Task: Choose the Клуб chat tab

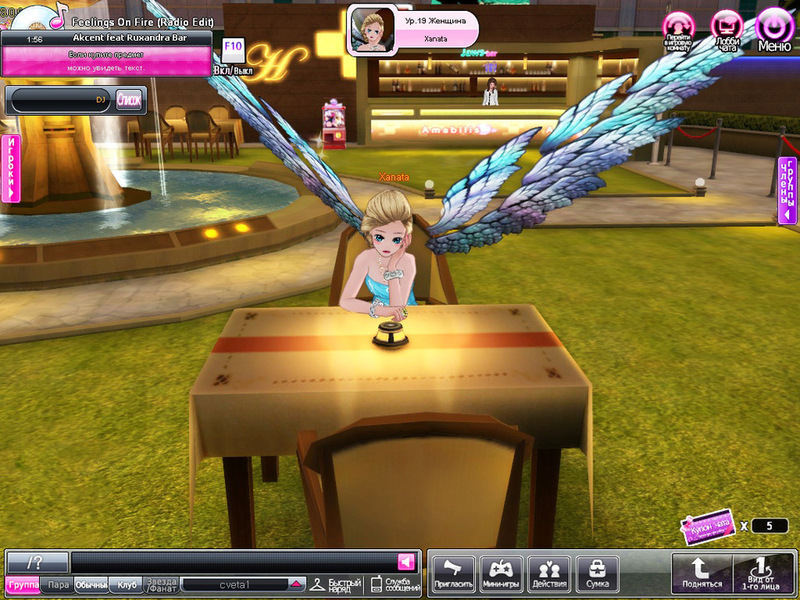Action: click(x=126, y=585)
